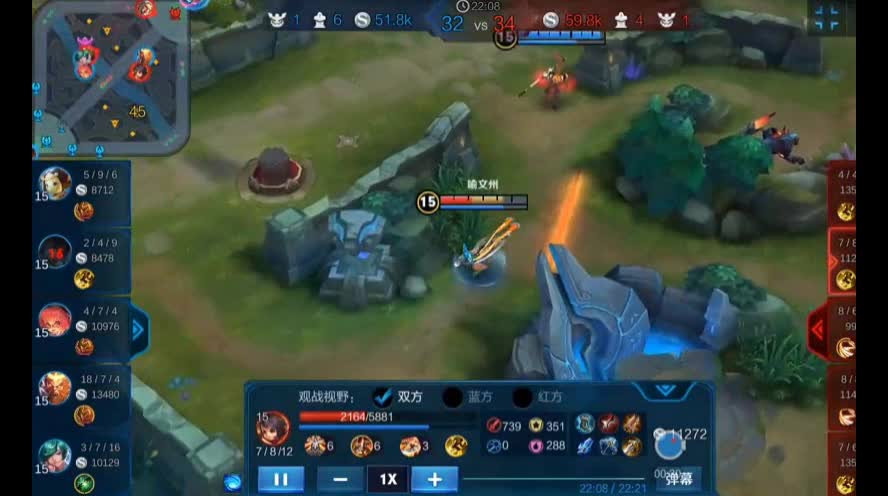
Task: Decrease playback speed with minus button
Action: click(340, 479)
